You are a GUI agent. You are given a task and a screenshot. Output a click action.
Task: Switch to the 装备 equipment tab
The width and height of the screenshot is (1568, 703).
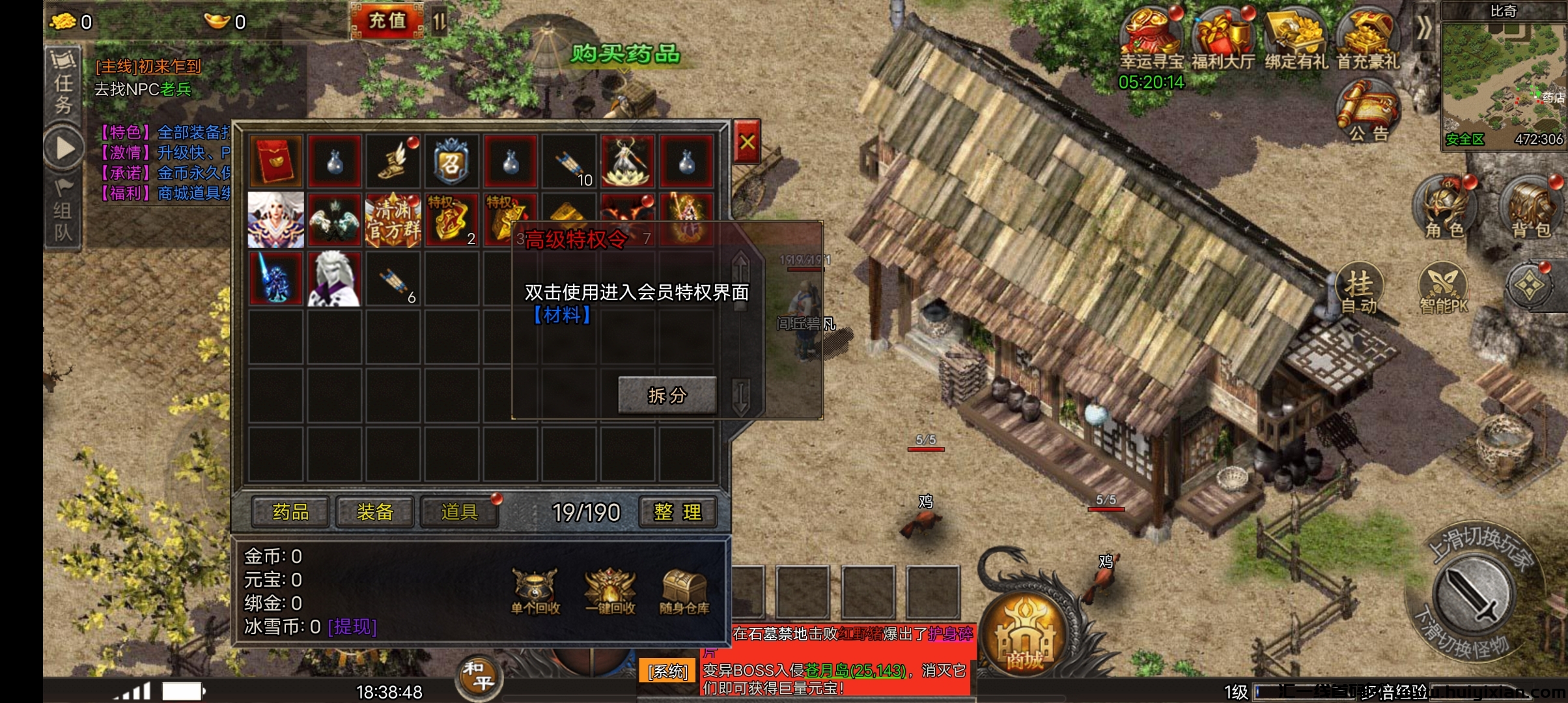point(375,512)
